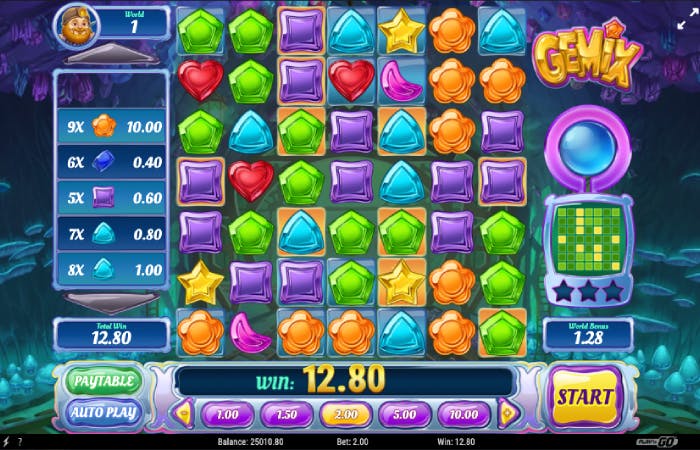Open the Paytable

pyautogui.click(x=104, y=381)
